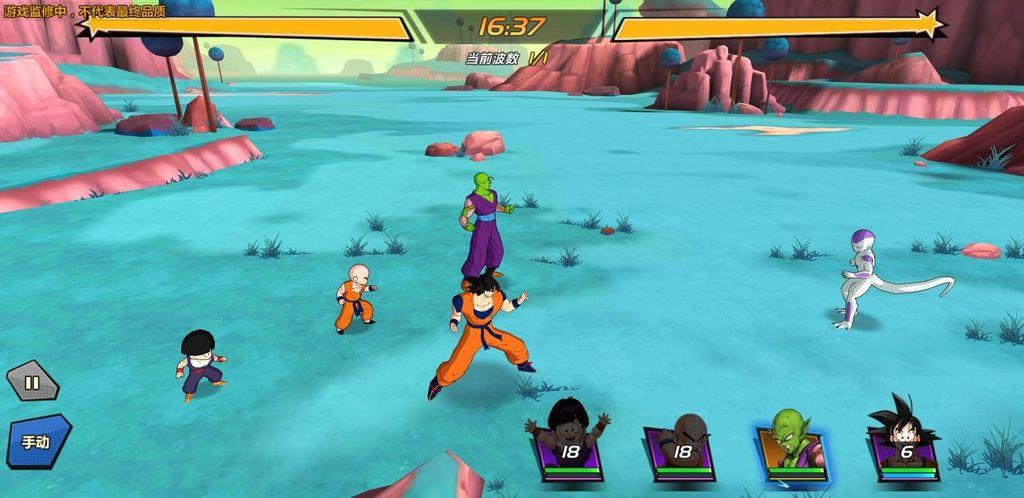Pause the battle
Image resolution: width=1024 pixels, height=498 pixels.
[x=32, y=381]
